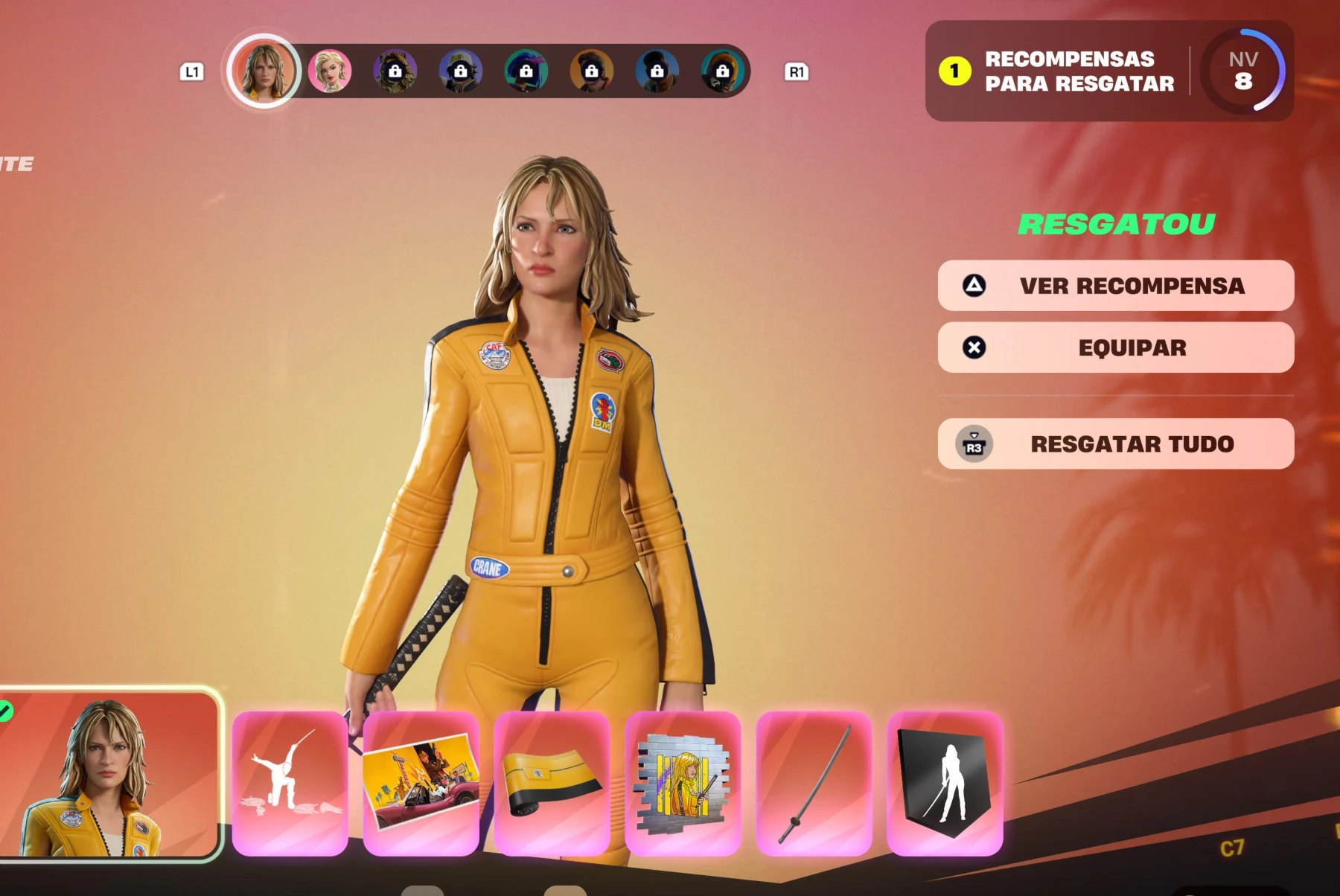Choose the white sword-pose emote reward
Screen dimensions: 1340x896
[x=290, y=783]
